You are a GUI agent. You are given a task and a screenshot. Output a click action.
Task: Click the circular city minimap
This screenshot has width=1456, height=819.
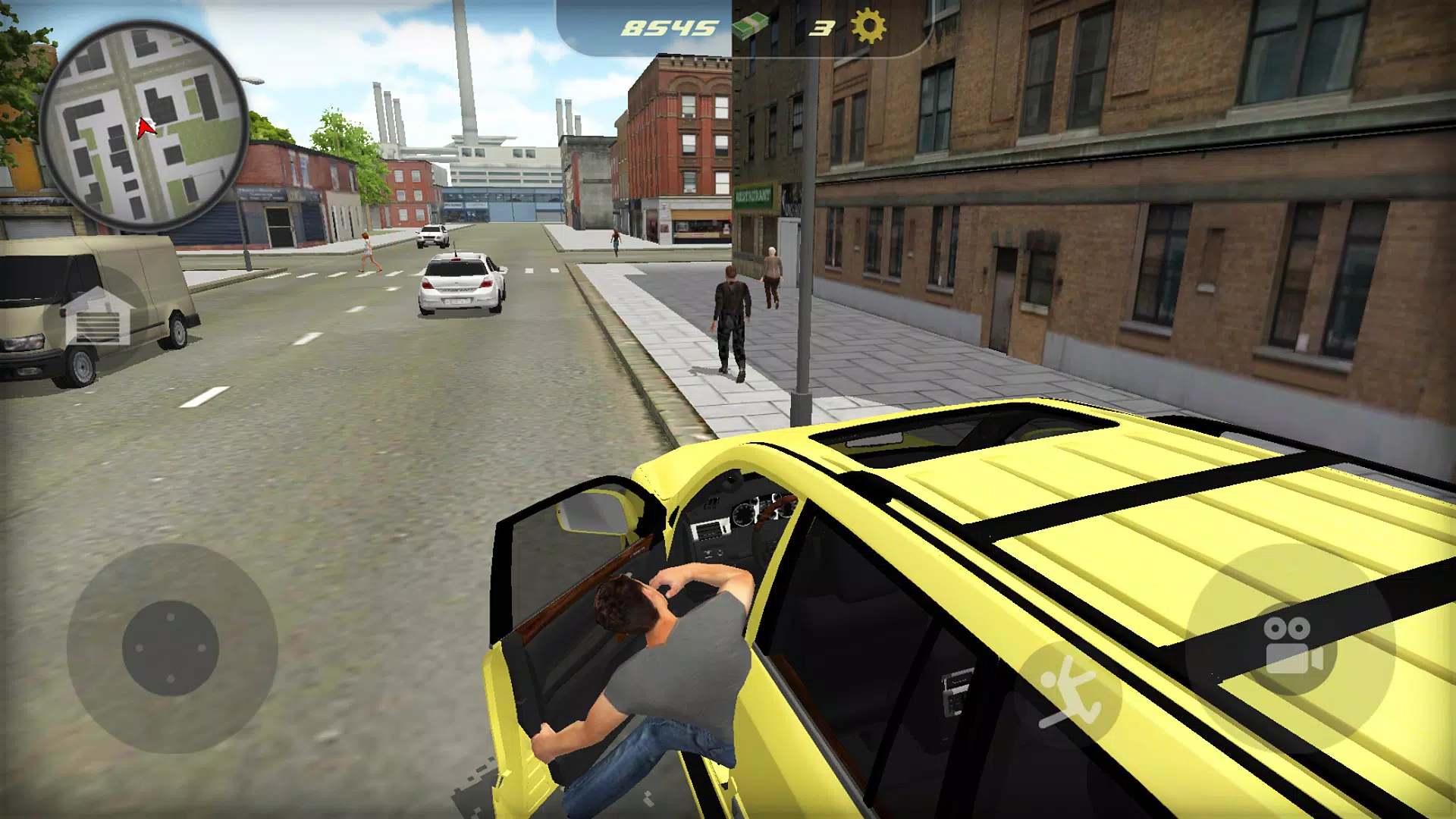click(144, 125)
